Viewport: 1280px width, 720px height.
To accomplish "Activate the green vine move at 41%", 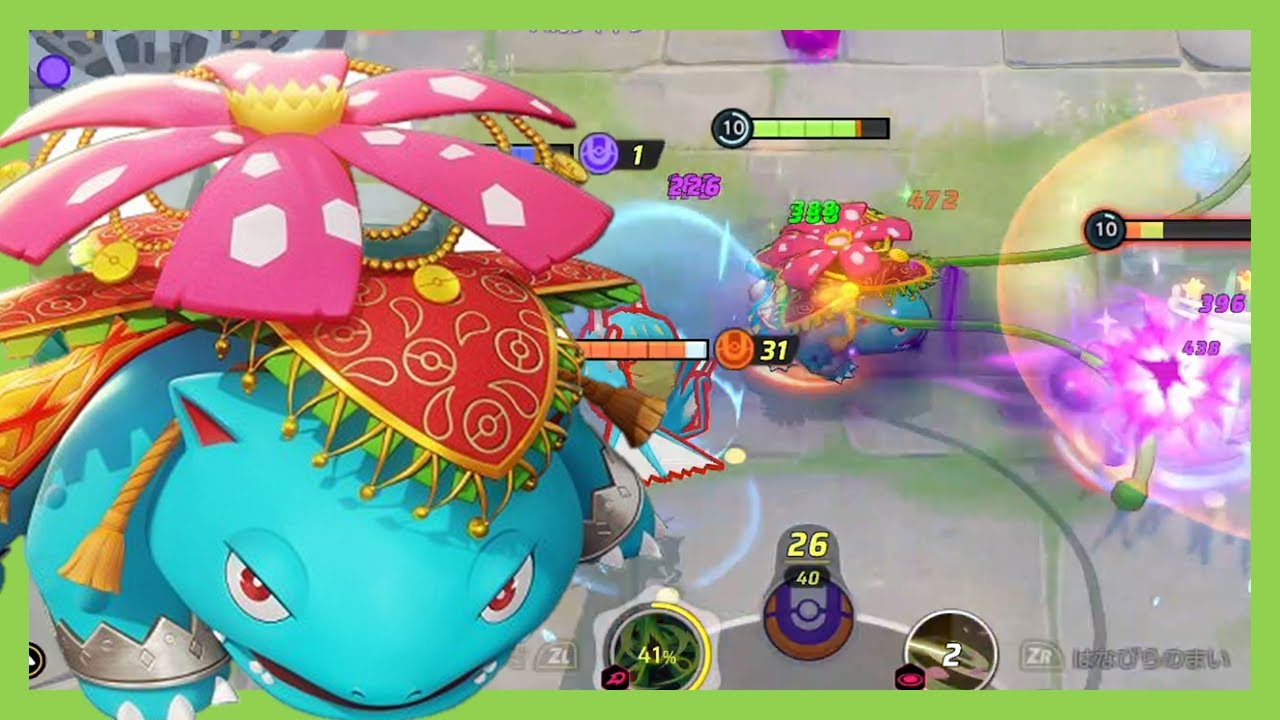I will tap(657, 651).
